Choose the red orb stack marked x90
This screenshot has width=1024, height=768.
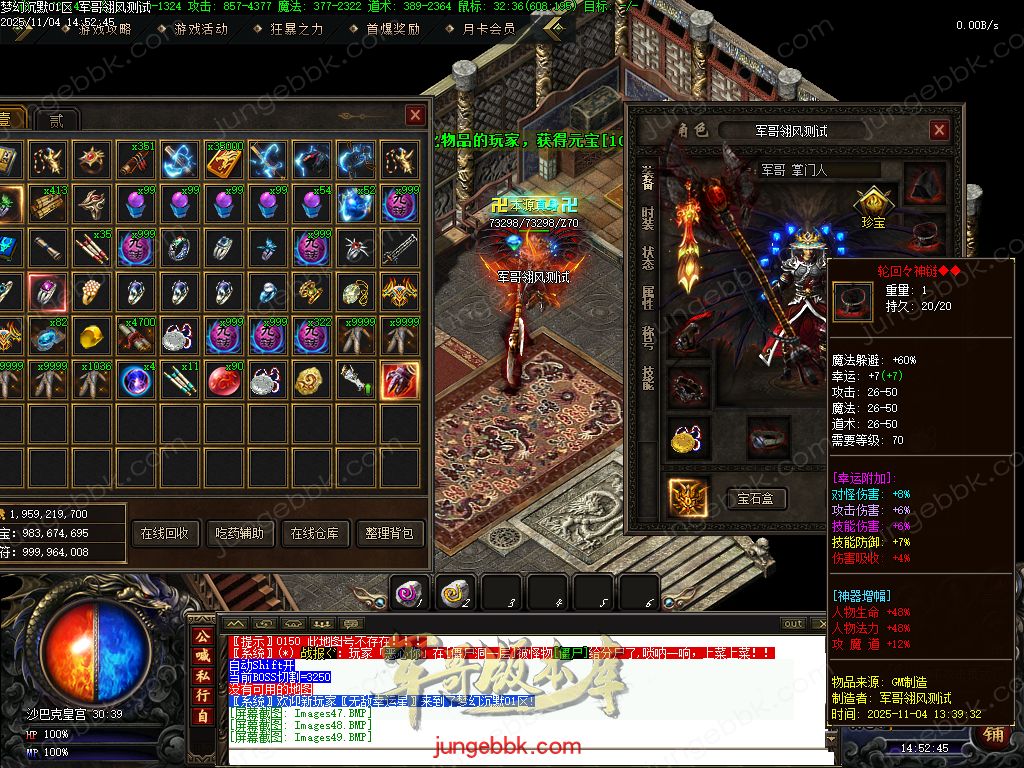coord(225,379)
